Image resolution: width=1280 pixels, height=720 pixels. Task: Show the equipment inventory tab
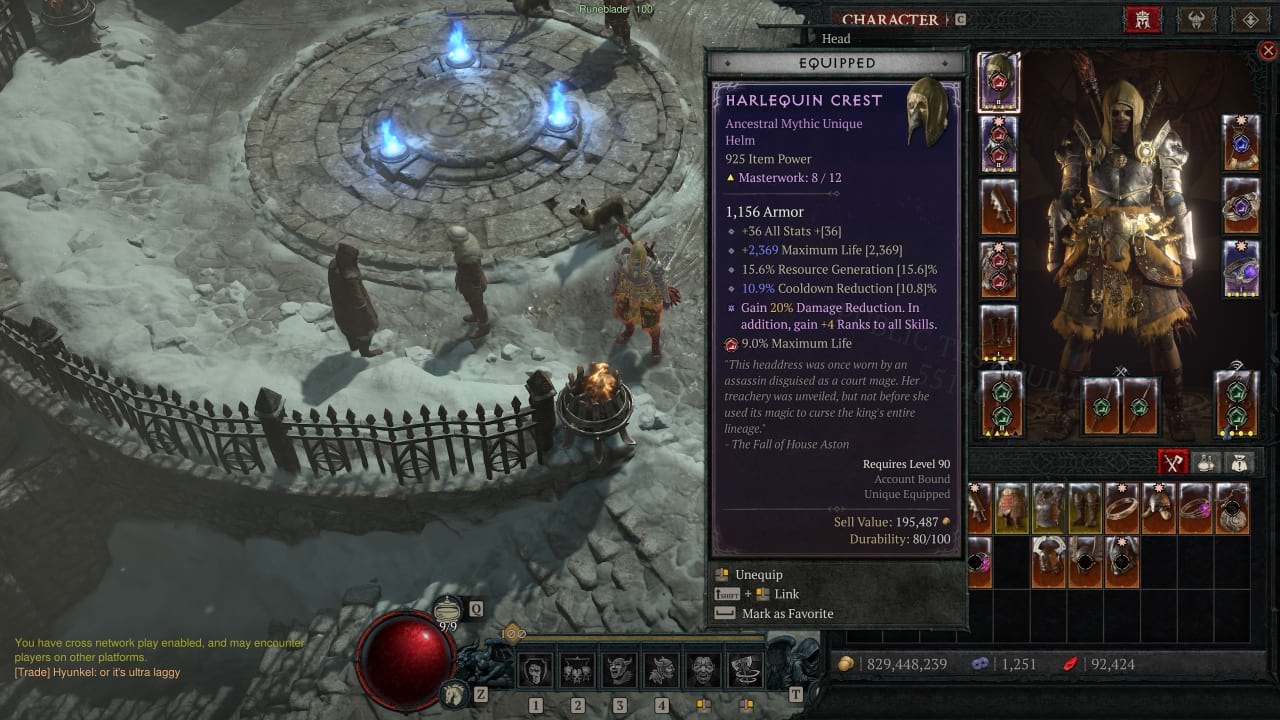(1173, 462)
